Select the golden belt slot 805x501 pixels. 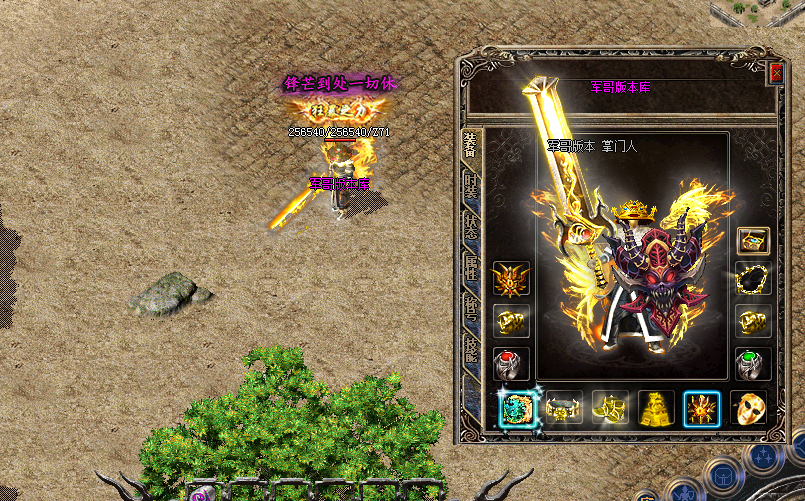tap(564, 408)
